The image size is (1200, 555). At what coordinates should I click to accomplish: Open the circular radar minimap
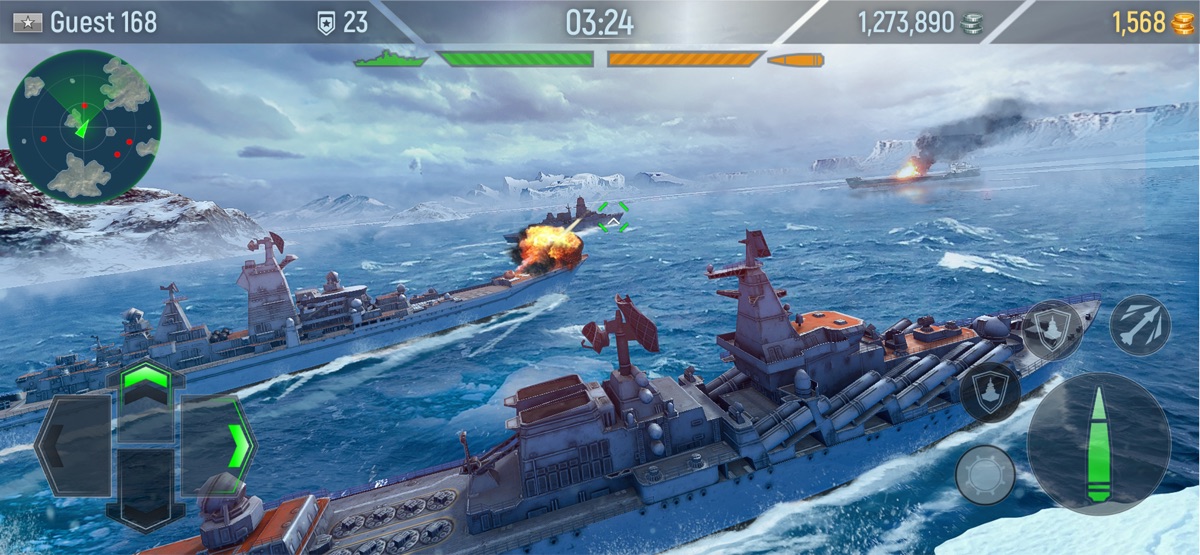pos(84,126)
